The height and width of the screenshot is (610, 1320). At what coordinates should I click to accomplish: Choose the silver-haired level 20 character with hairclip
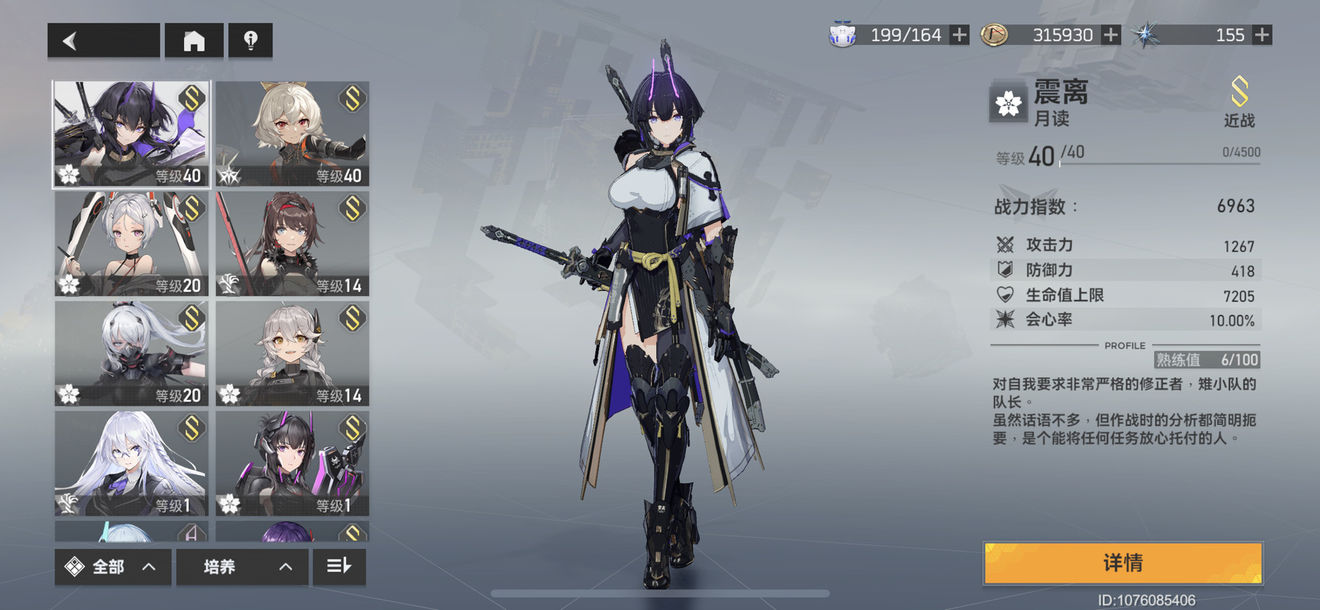tap(131, 244)
